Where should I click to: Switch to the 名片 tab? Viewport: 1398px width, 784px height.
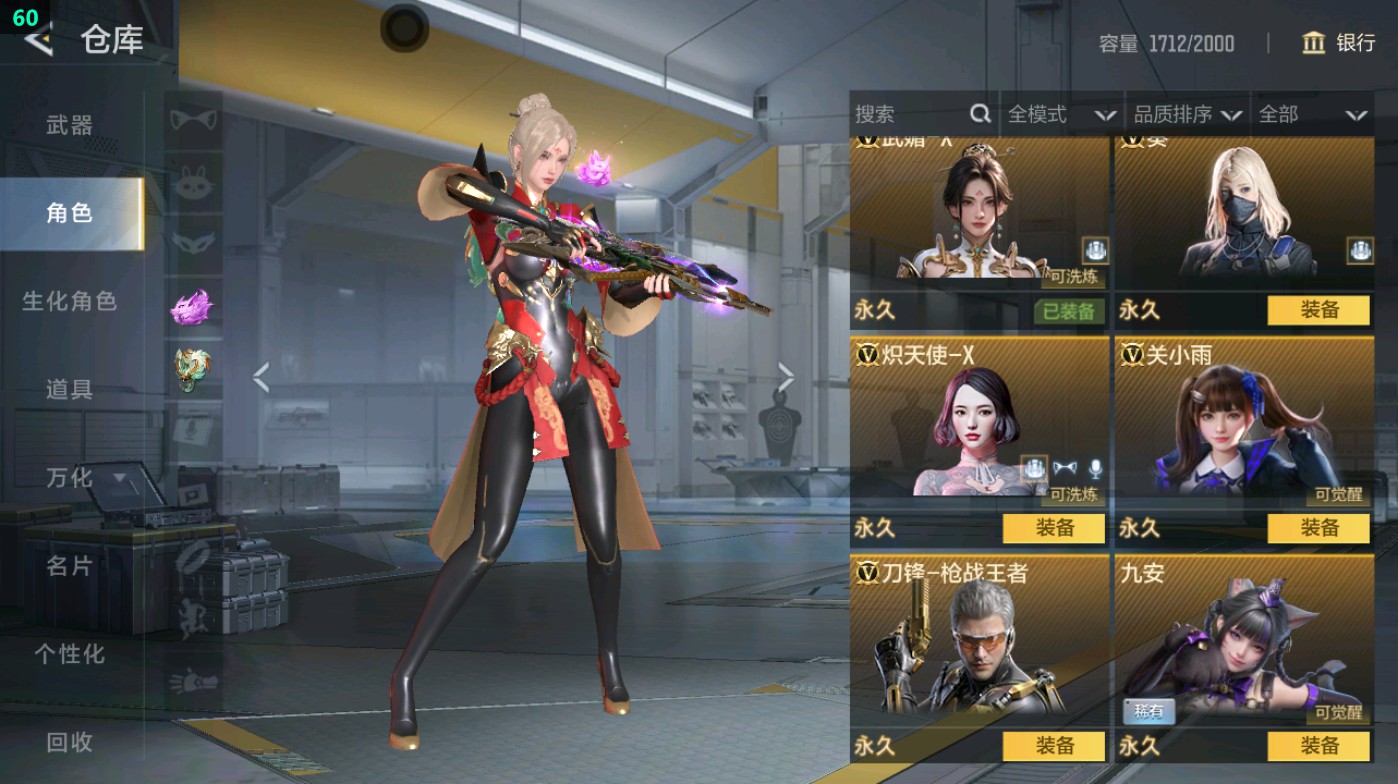tap(70, 566)
